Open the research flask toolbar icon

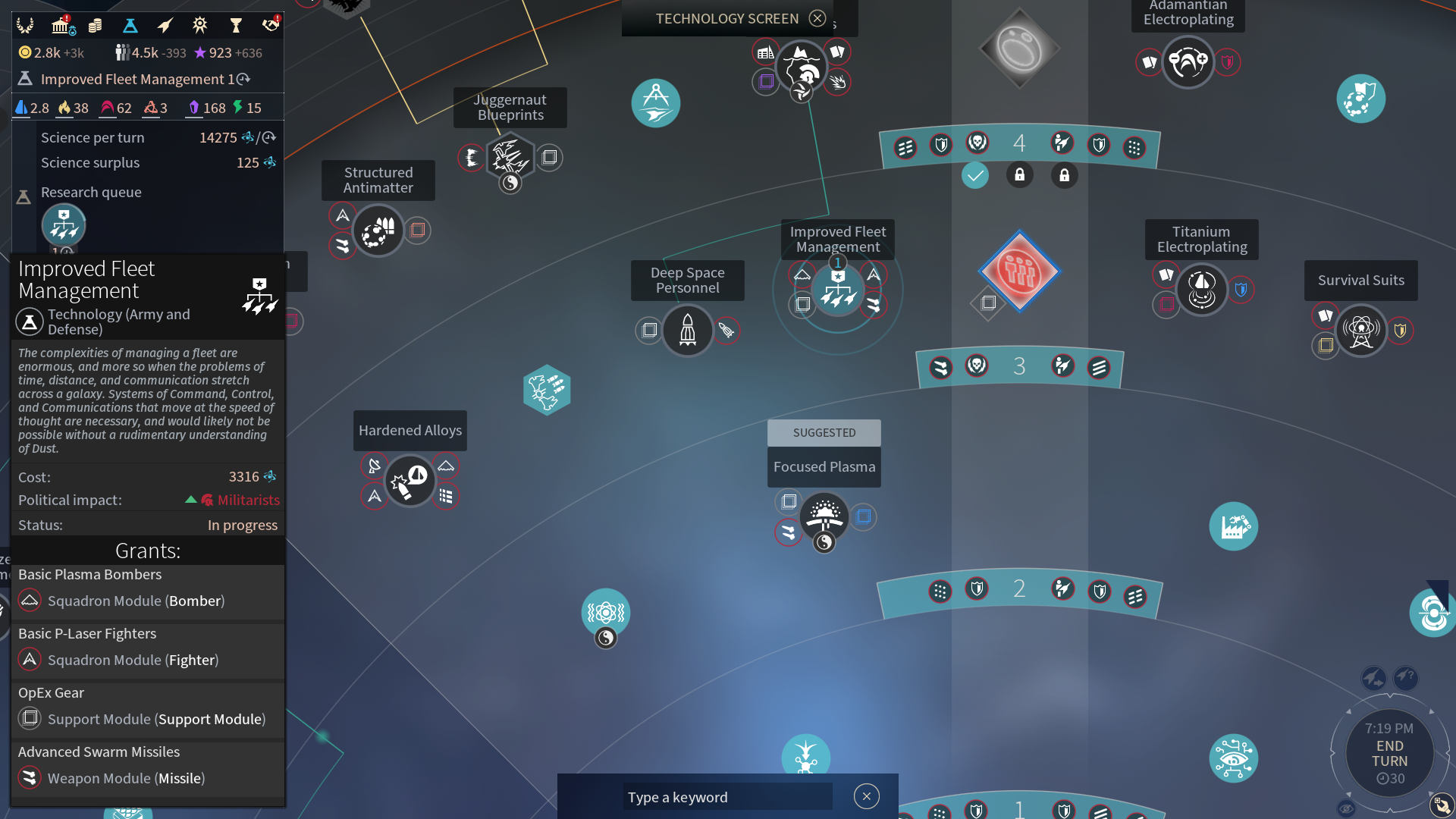coord(130,26)
